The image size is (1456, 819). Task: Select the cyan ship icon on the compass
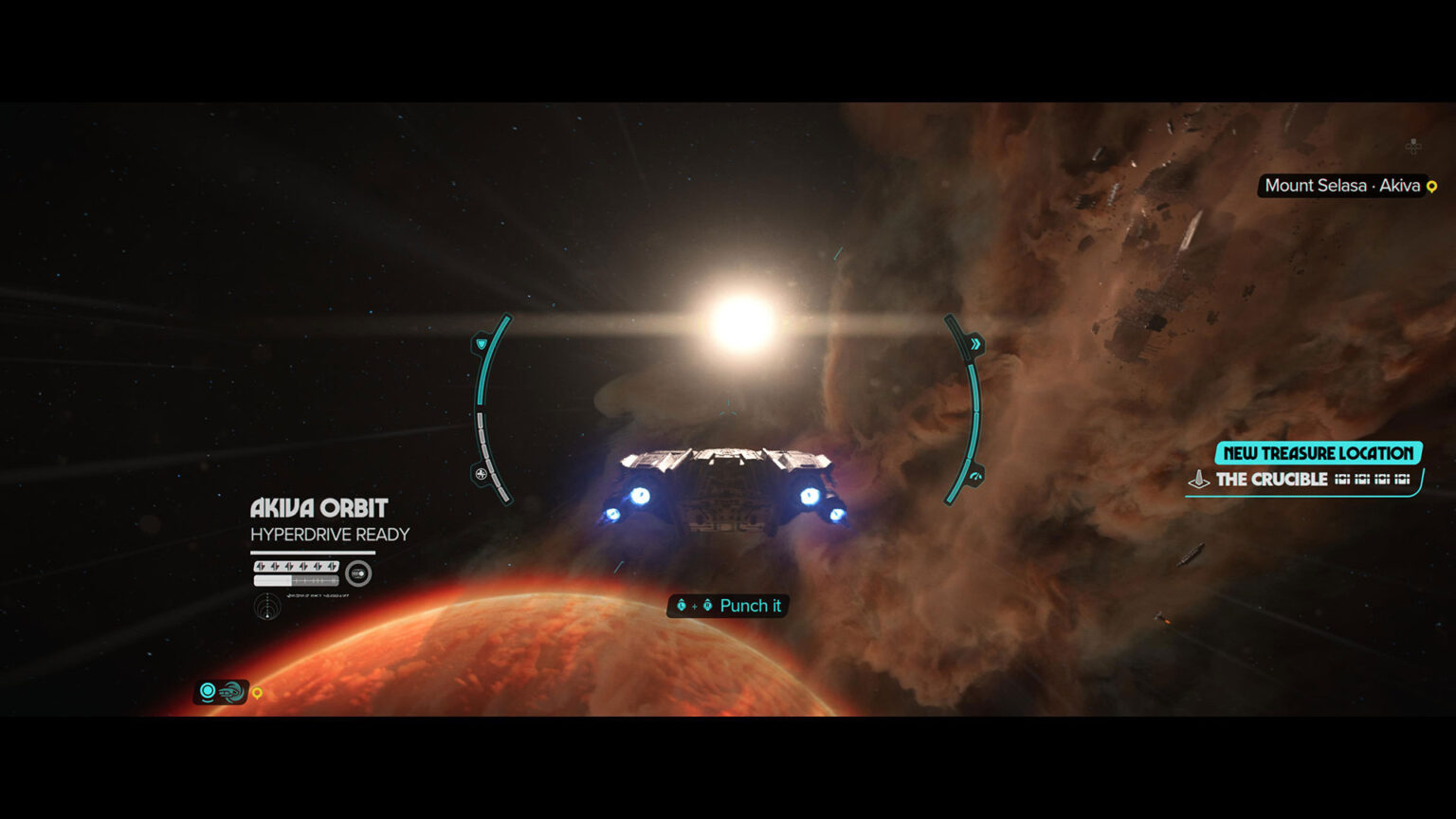230,692
